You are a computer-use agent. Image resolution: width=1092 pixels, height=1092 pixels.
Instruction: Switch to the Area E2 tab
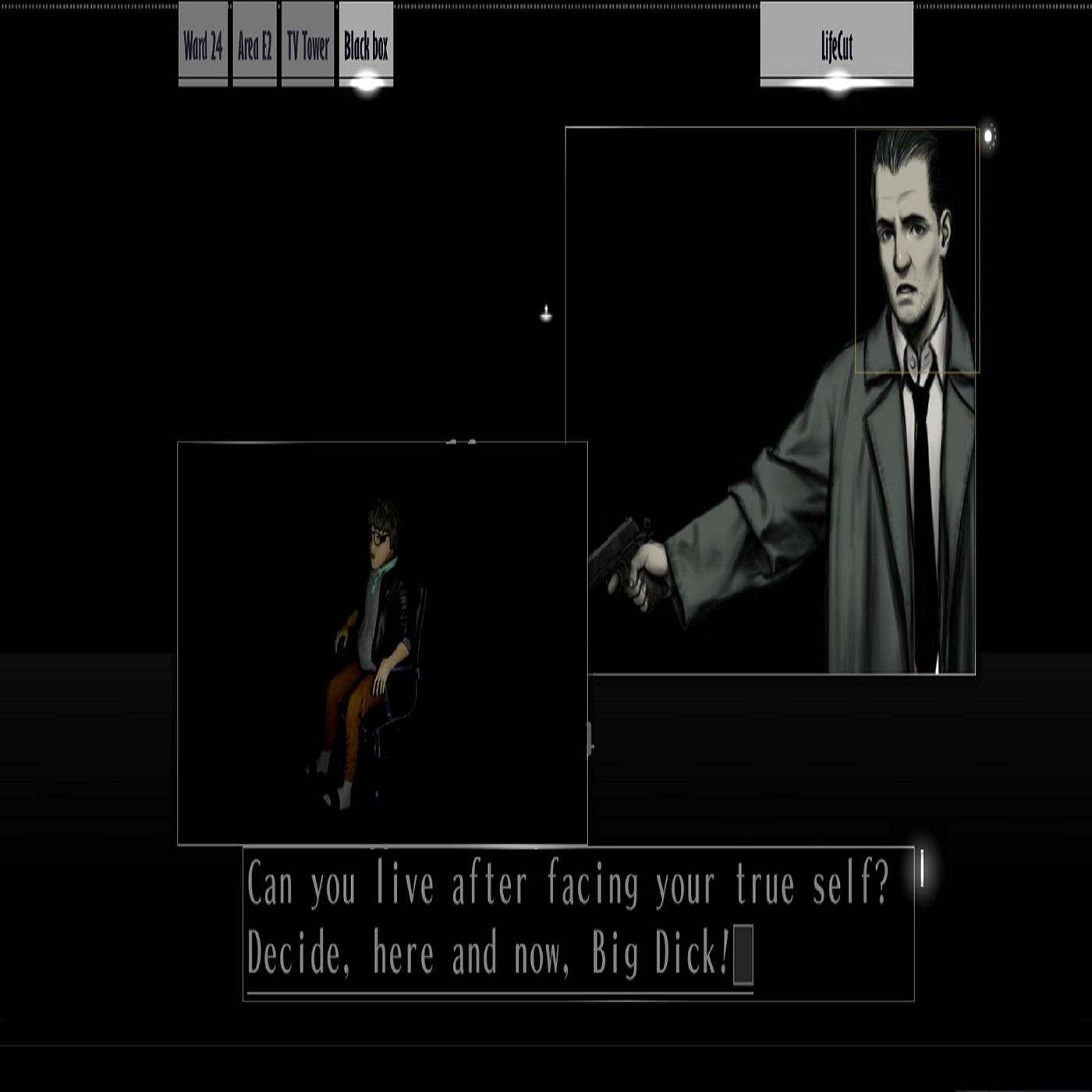(x=255, y=45)
